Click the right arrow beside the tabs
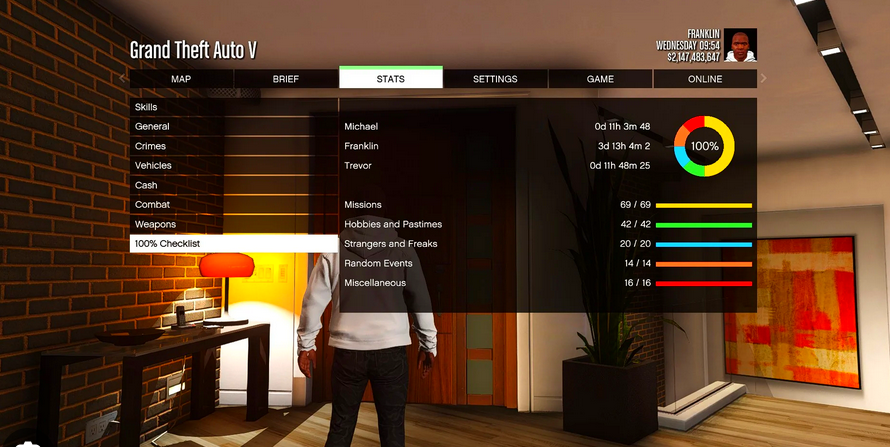890x447 pixels. [x=764, y=78]
